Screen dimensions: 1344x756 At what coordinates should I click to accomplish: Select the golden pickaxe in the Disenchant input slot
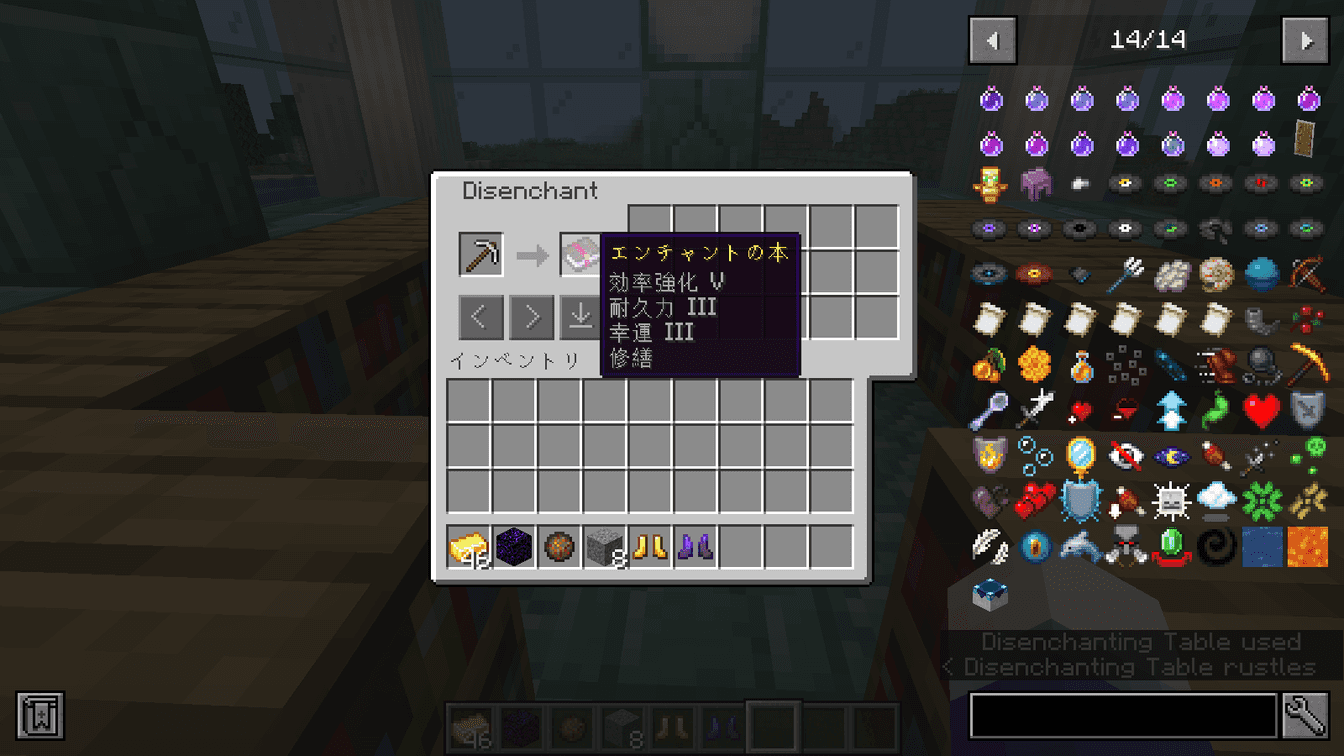[481, 253]
